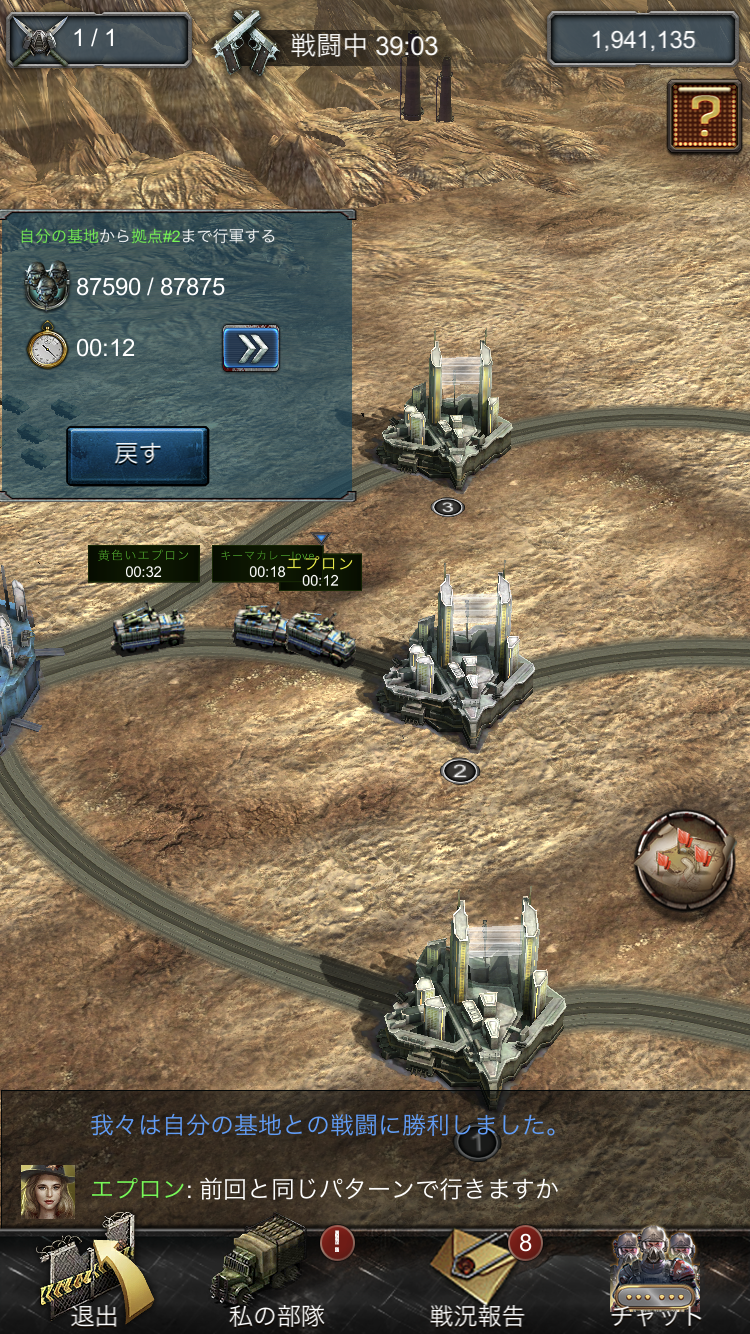Tap the 戻す recall button

click(x=137, y=456)
